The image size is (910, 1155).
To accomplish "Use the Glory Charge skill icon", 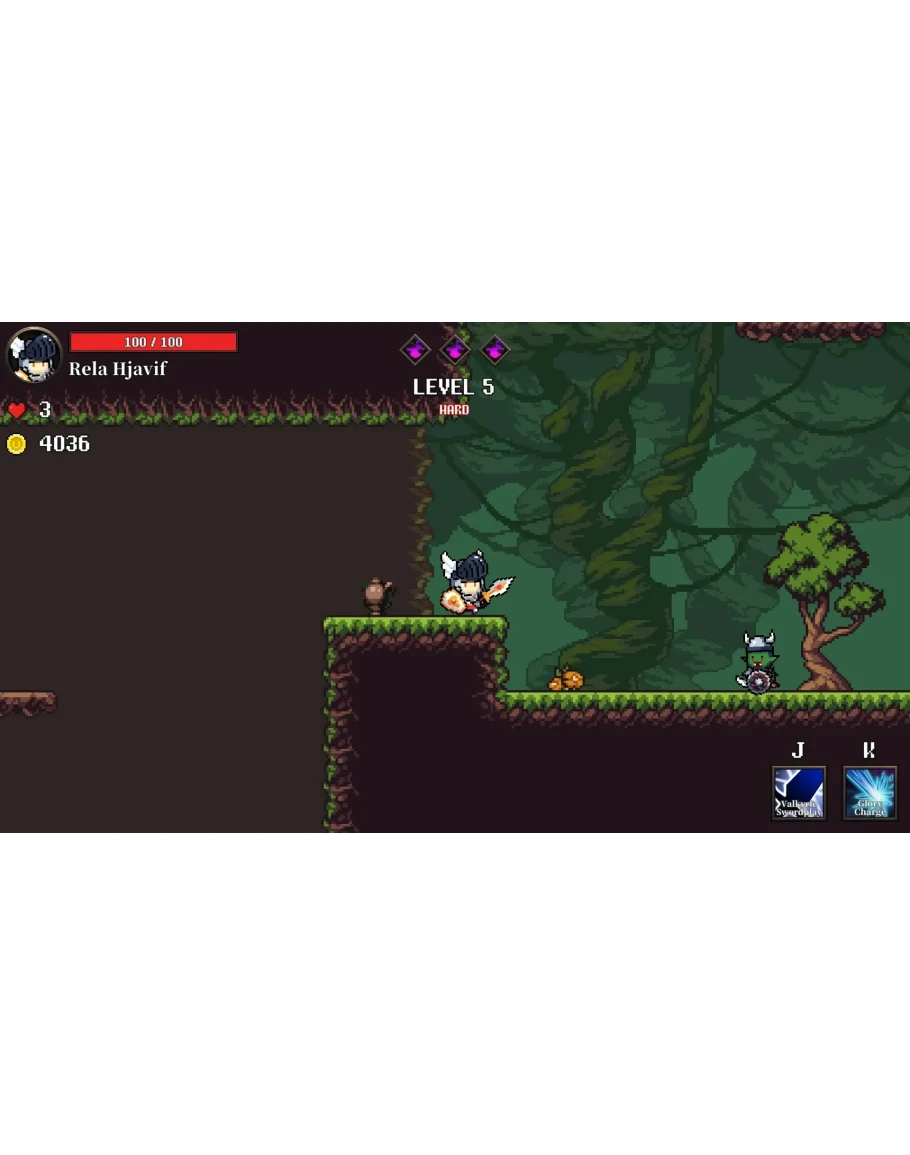I will click(869, 793).
